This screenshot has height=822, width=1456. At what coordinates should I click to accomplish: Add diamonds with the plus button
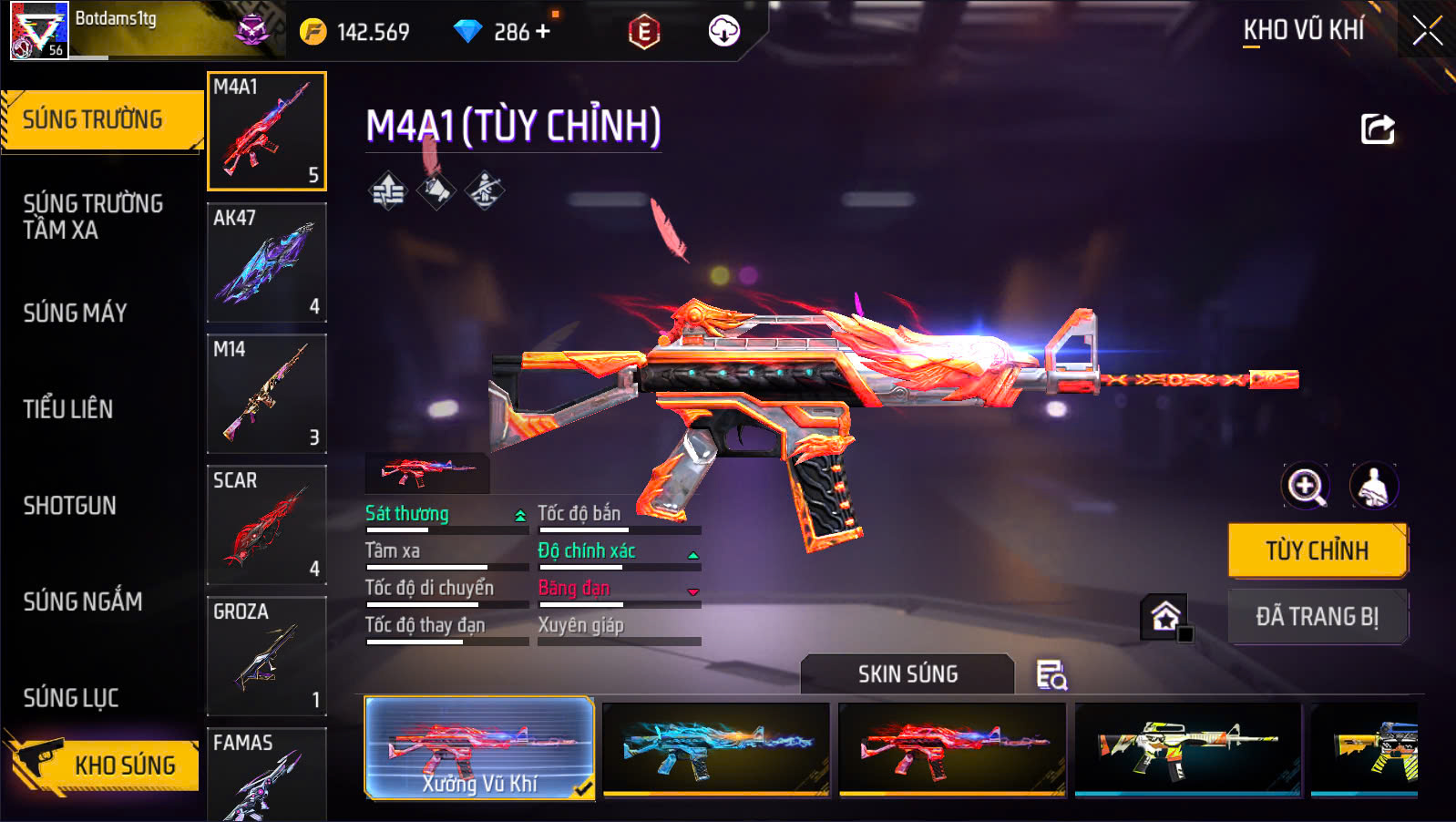pyautogui.click(x=543, y=32)
